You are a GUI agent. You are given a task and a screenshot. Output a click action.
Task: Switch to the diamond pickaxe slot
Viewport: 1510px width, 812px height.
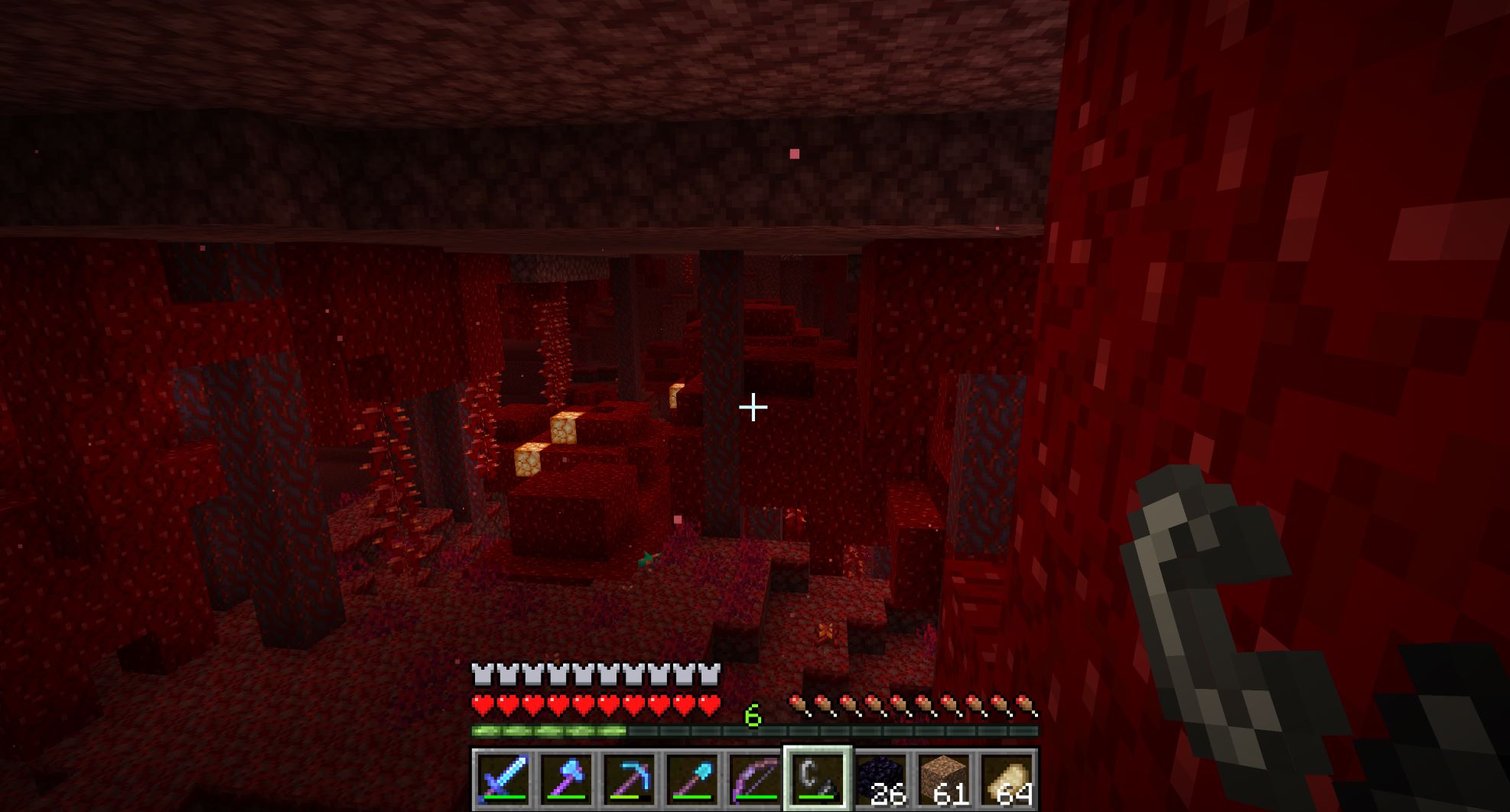pyautogui.click(x=628, y=779)
